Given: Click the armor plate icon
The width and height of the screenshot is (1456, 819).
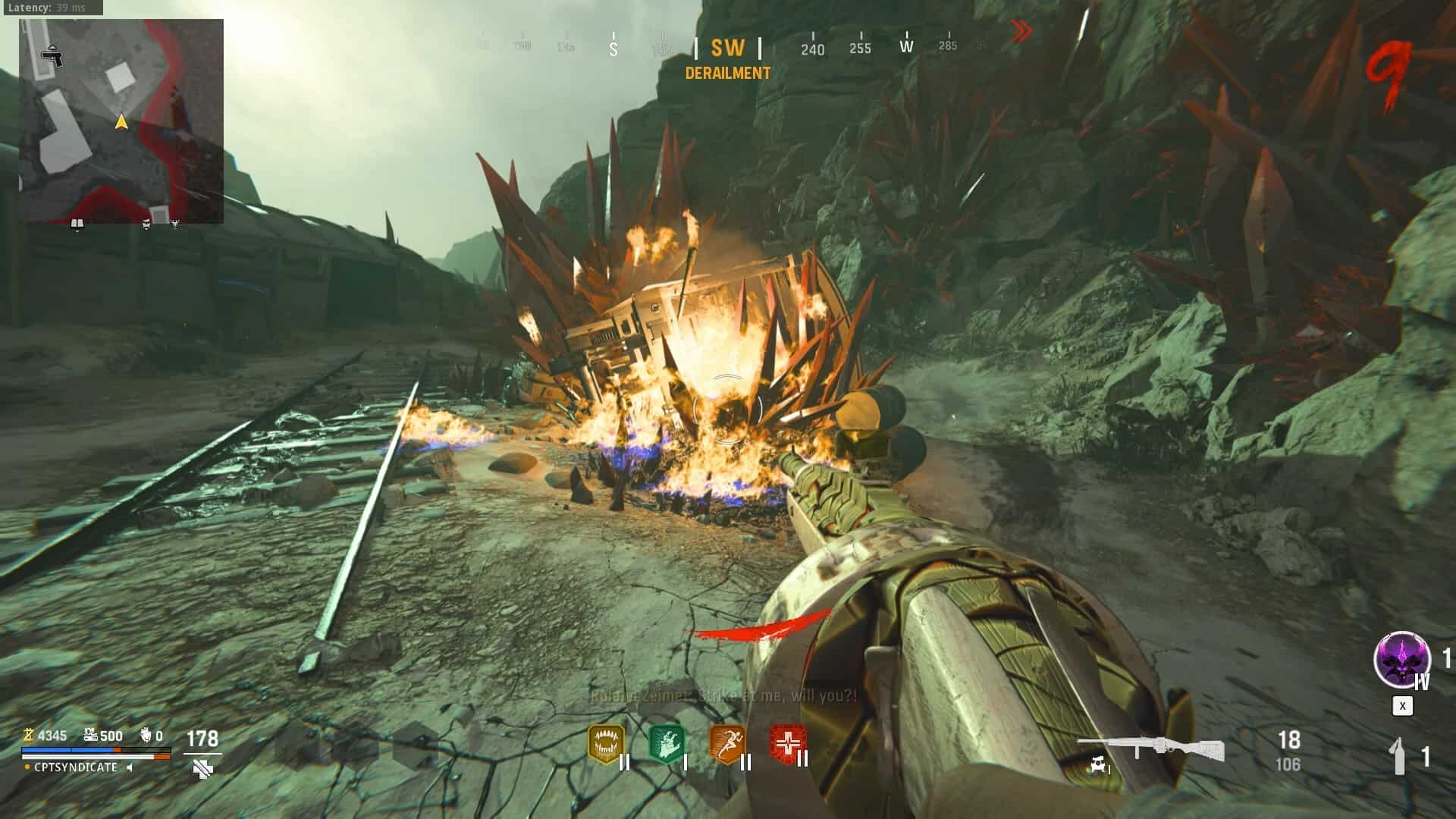Looking at the screenshot, I should point(202,768).
